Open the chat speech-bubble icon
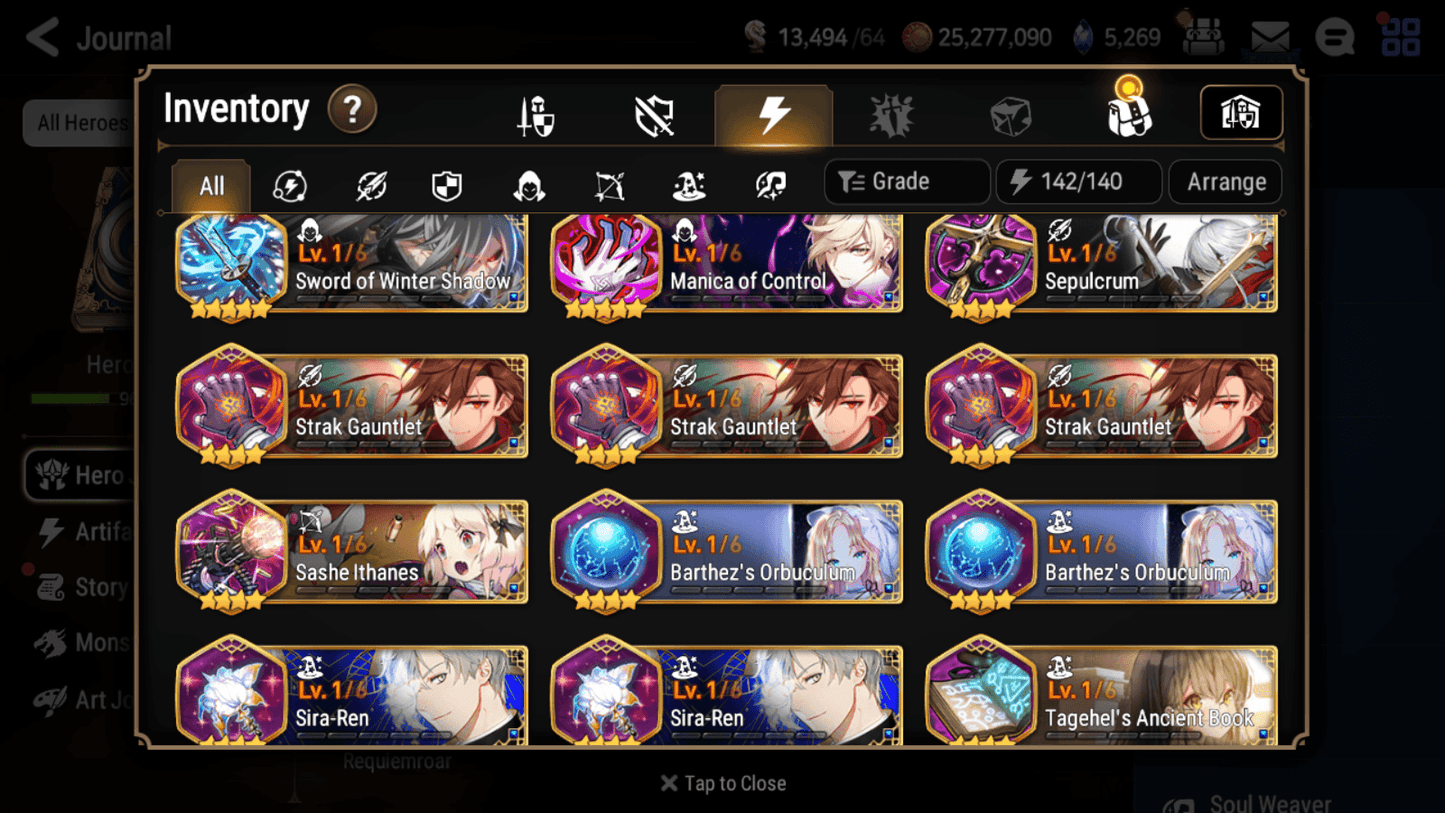The height and width of the screenshot is (813, 1445). click(x=1337, y=37)
